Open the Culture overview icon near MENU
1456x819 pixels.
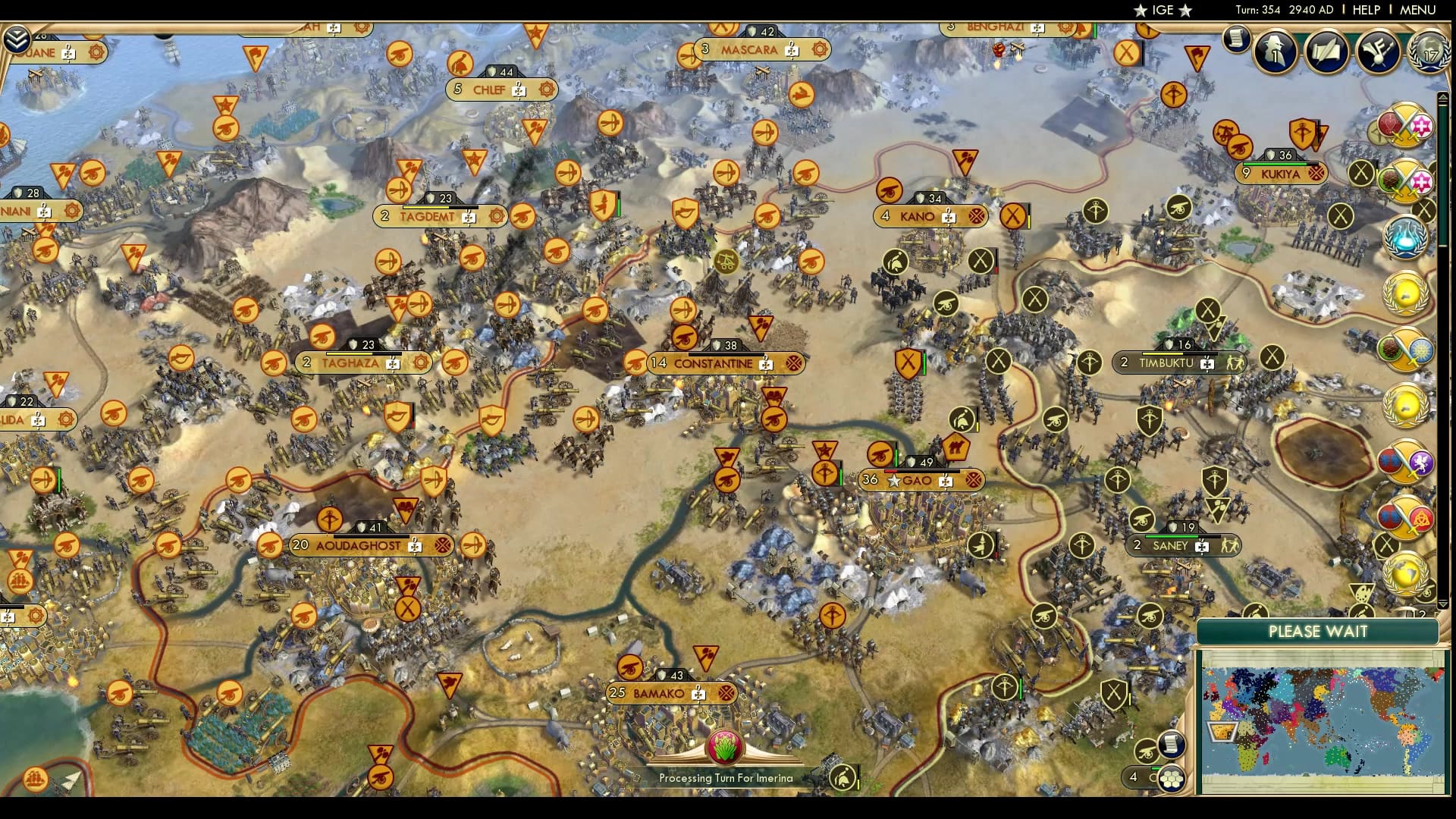pos(1378,51)
